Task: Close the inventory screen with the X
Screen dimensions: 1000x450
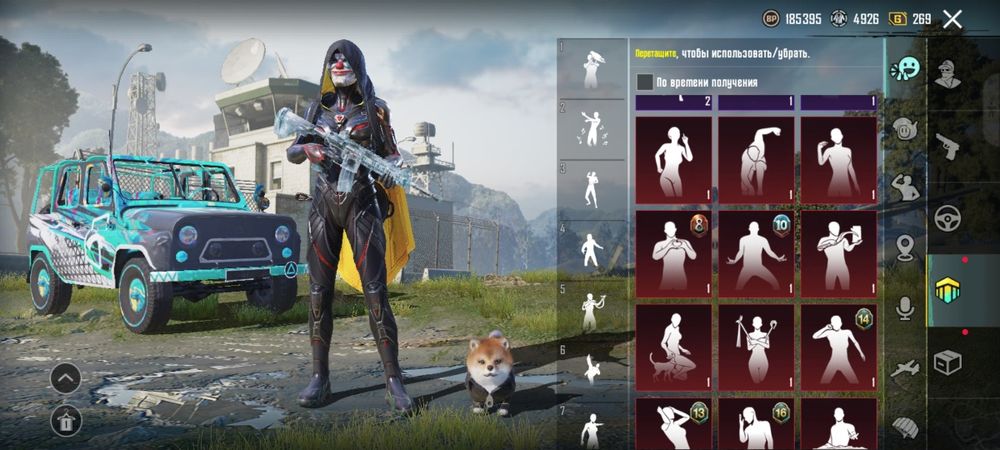Action: [x=953, y=18]
